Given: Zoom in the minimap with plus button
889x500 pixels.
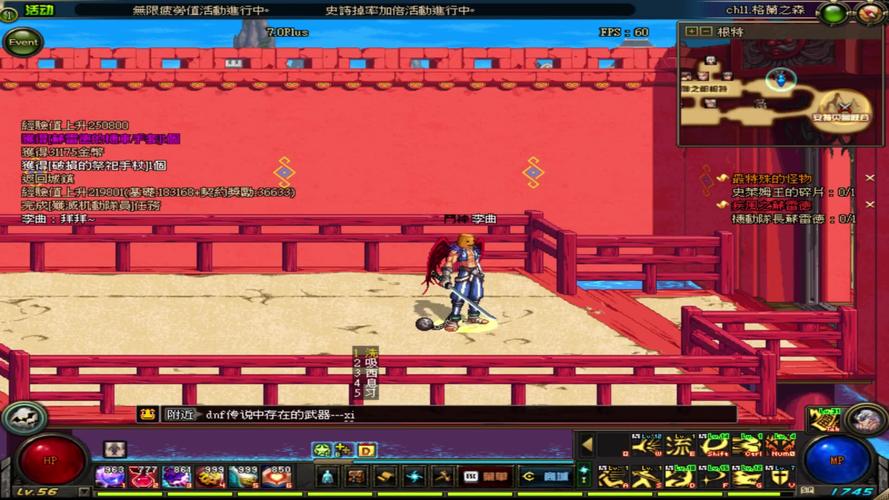Looking at the screenshot, I should click(691, 31).
